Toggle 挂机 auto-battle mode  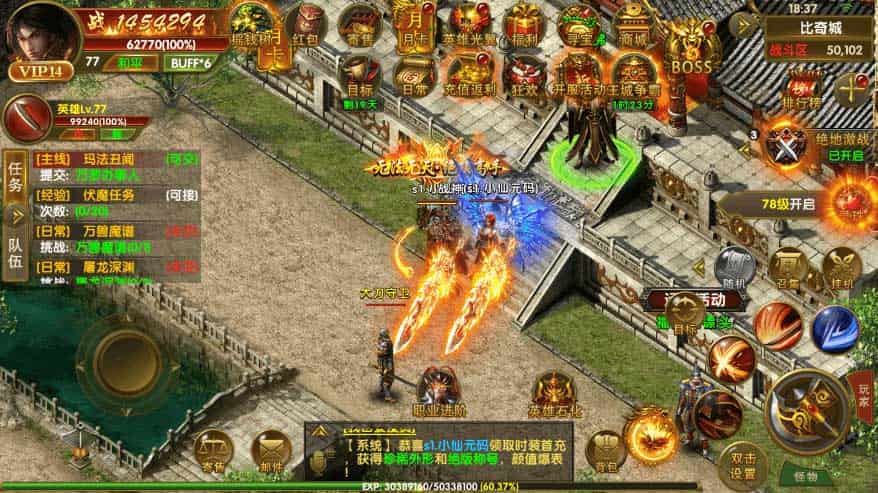click(840, 267)
